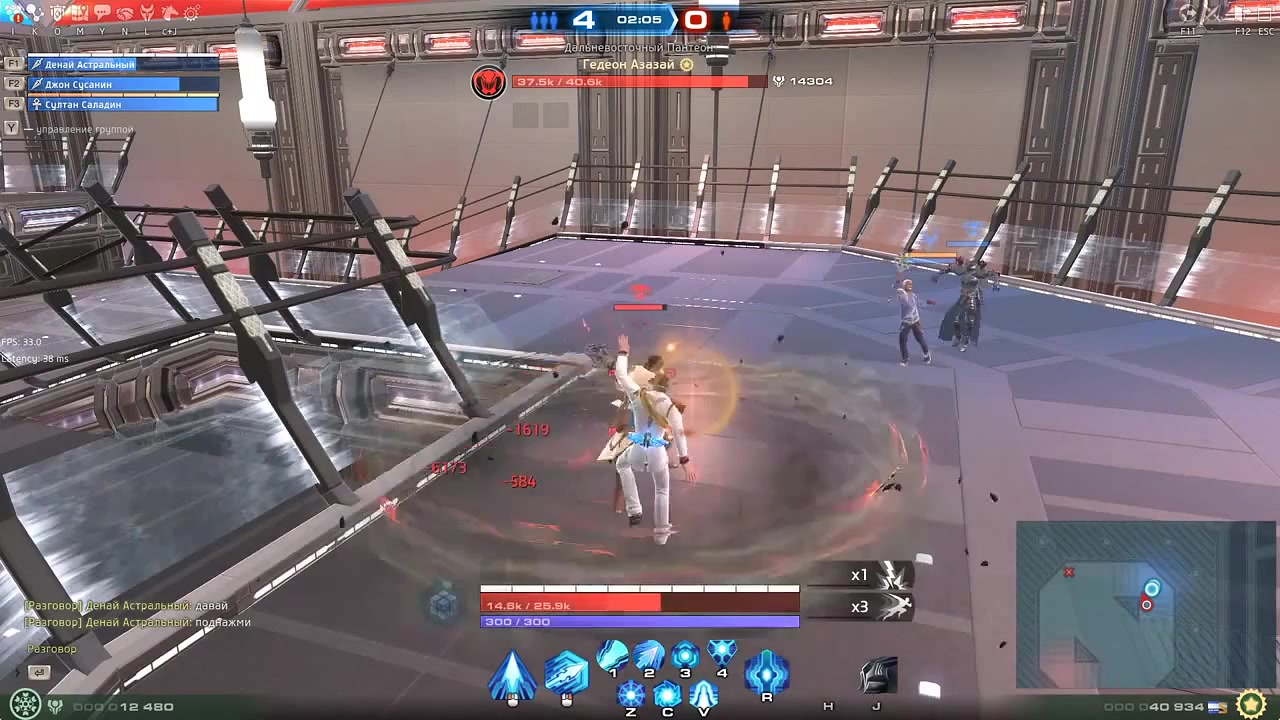Activate the swirling vortex ability marked C
Screen dimensions: 1280x720
(x=667, y=693)
